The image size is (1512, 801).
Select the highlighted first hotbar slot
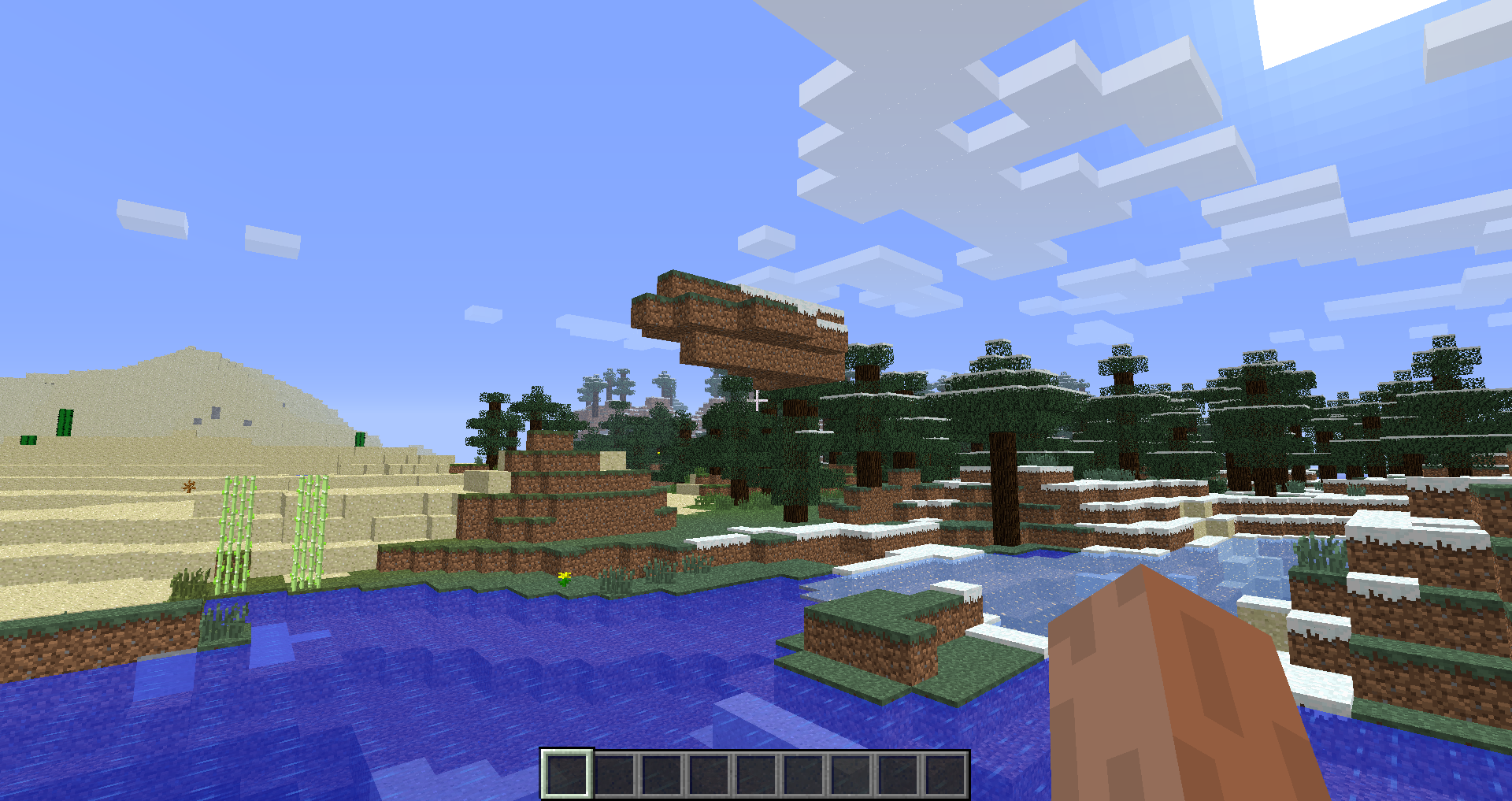point(567,773)
